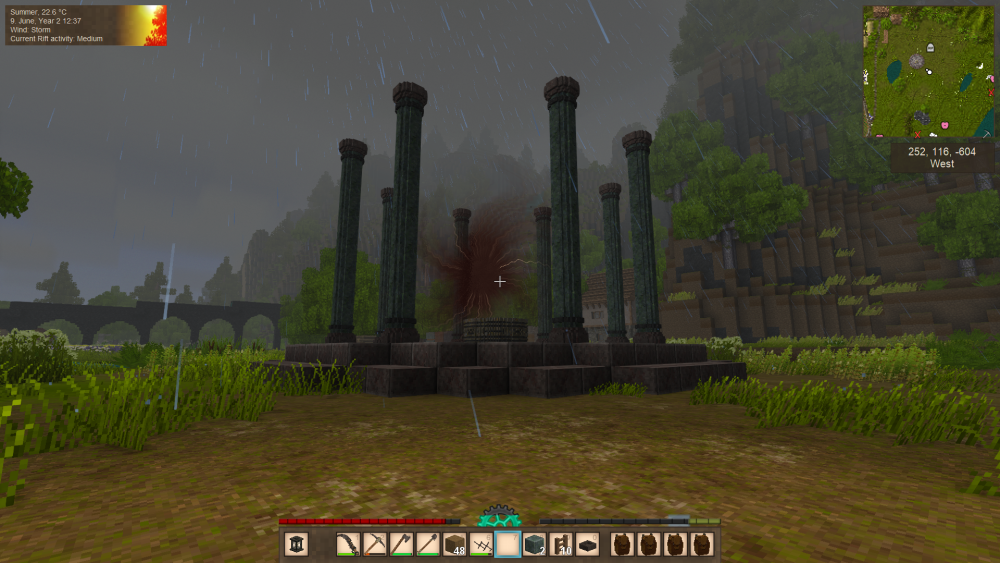The height and width of the screenshot is (563, 1000).
Task: Open the minimap in the corner
Action: tap(929, 71)
